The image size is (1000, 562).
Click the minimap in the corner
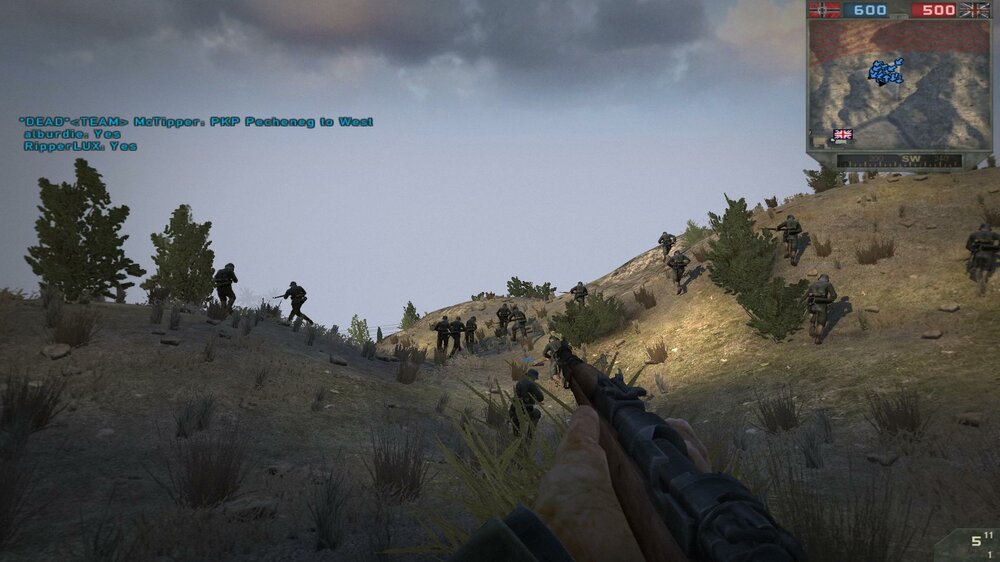click(898, 86)
